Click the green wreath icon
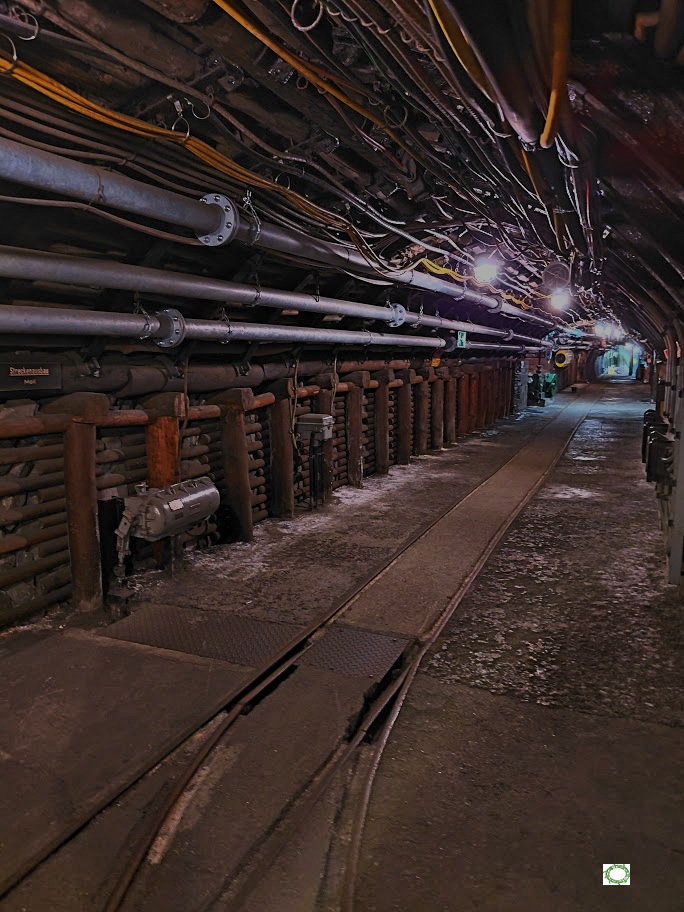 (x=616, y=874)
